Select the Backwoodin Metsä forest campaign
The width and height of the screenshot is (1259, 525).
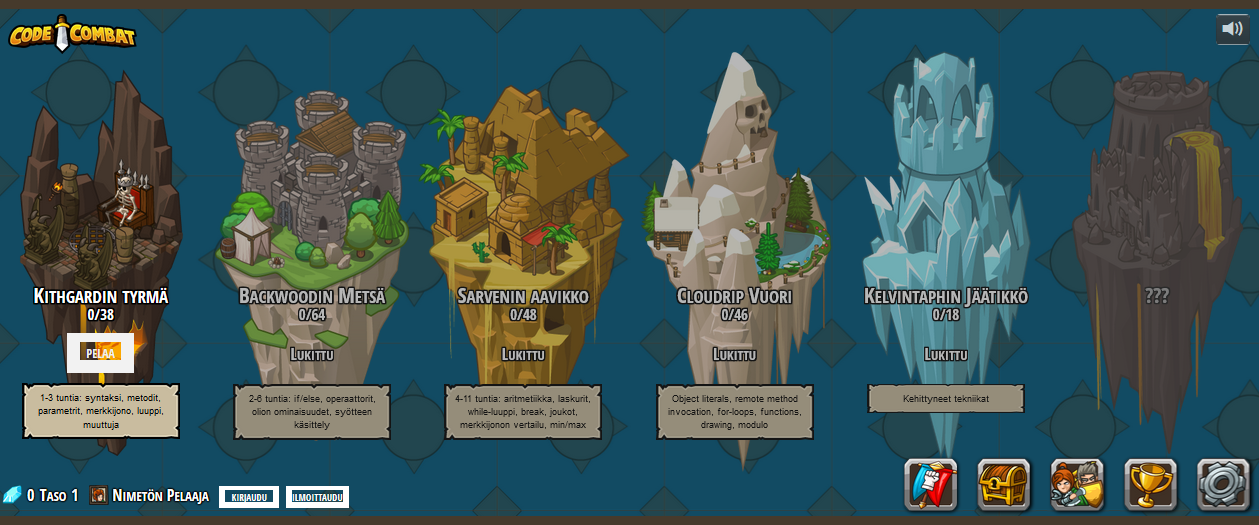[312, 200]
